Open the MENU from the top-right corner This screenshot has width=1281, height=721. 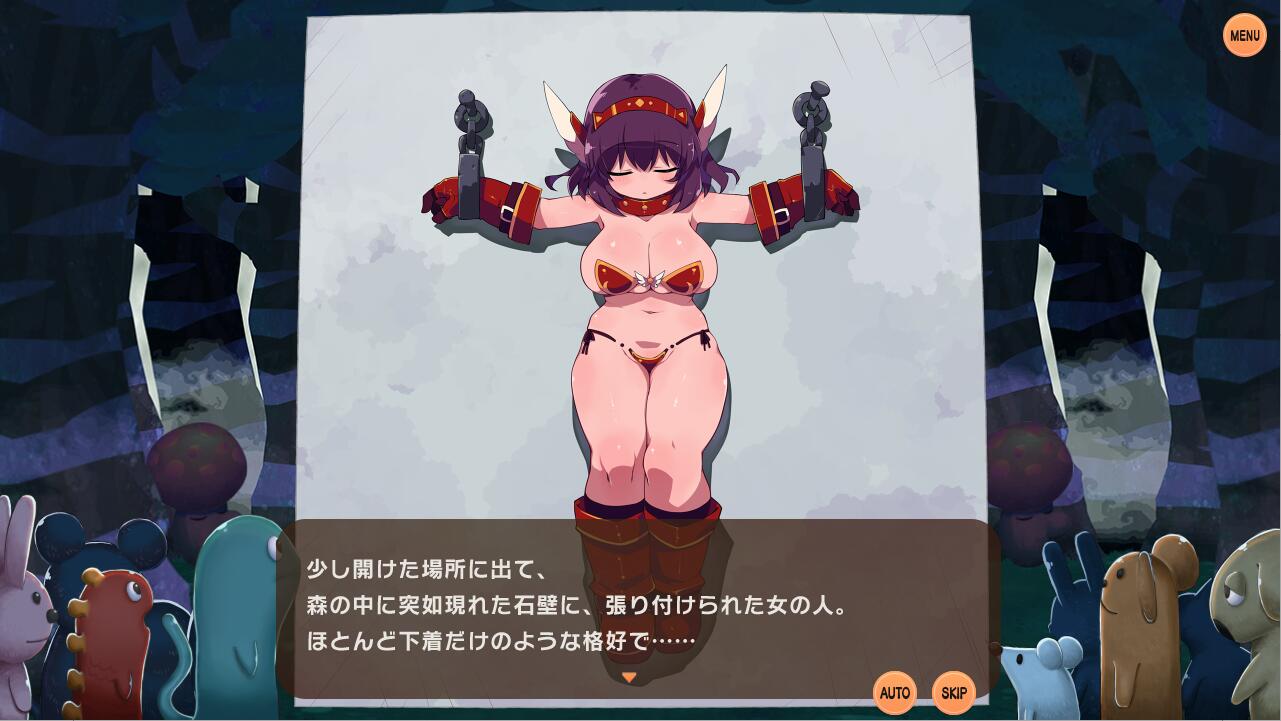pyautogui.click(x=1243, y=35)
